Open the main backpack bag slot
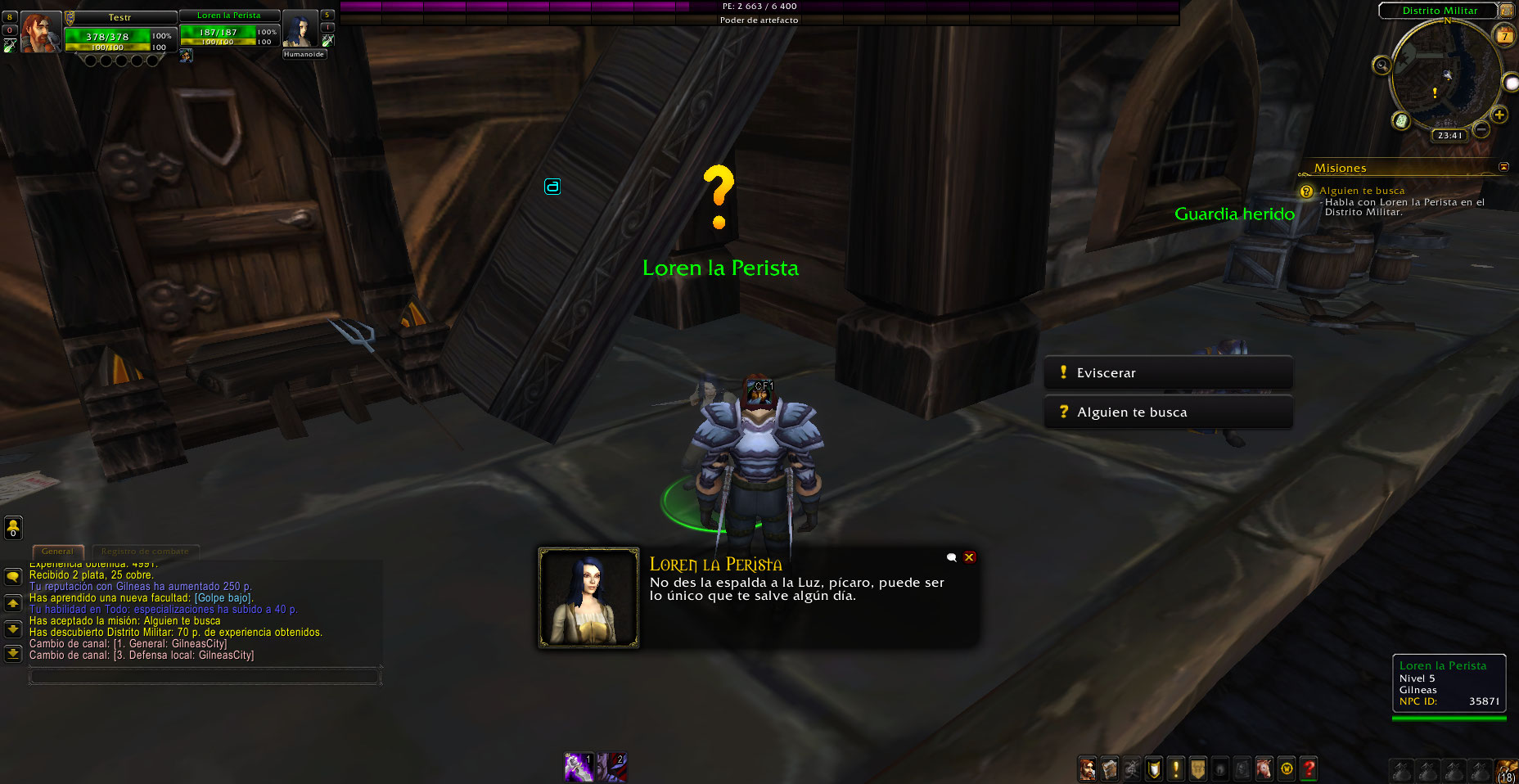Screen dimensions: 1519x784 [x=1507, y=770]
